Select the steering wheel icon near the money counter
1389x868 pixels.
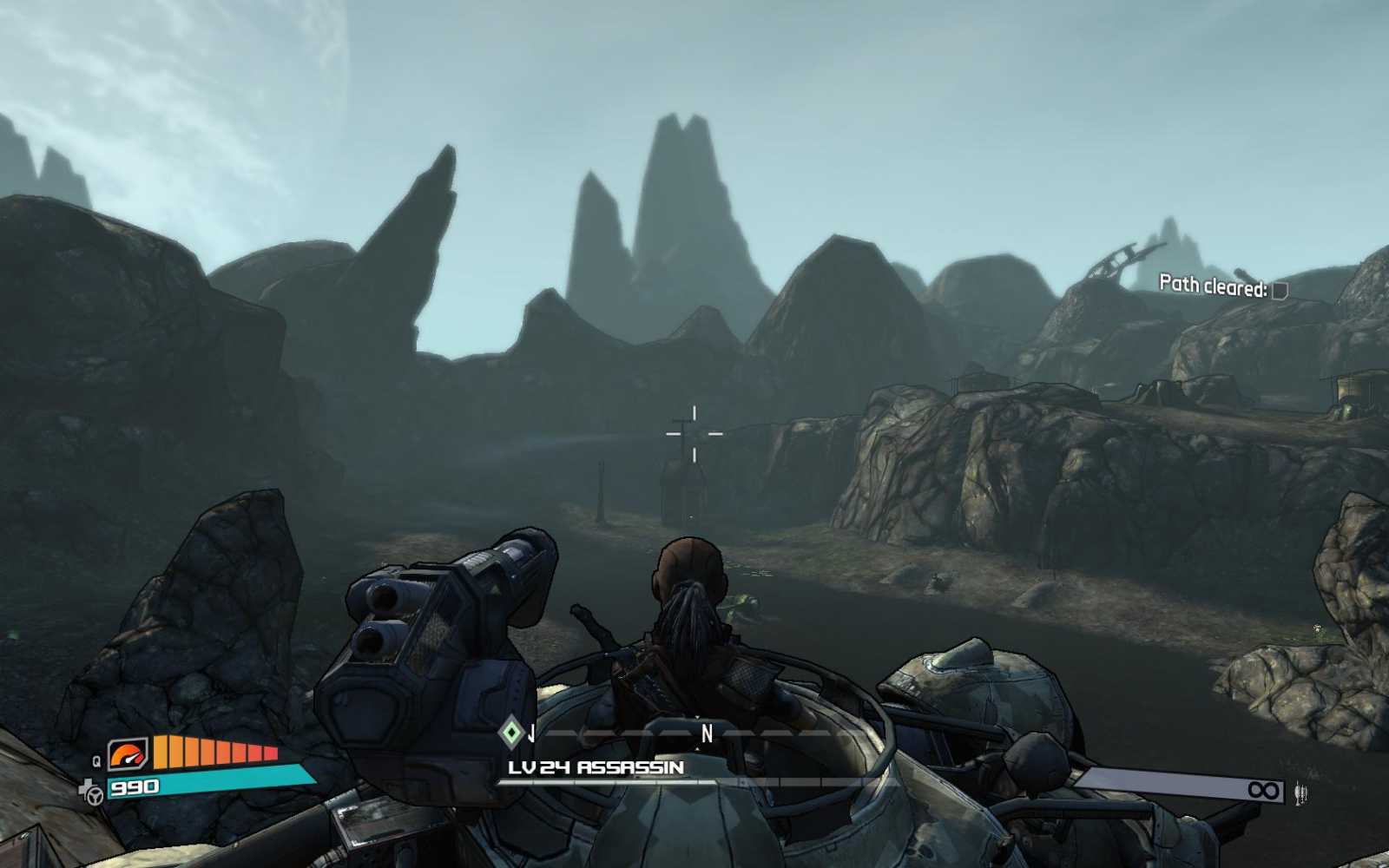94,795
